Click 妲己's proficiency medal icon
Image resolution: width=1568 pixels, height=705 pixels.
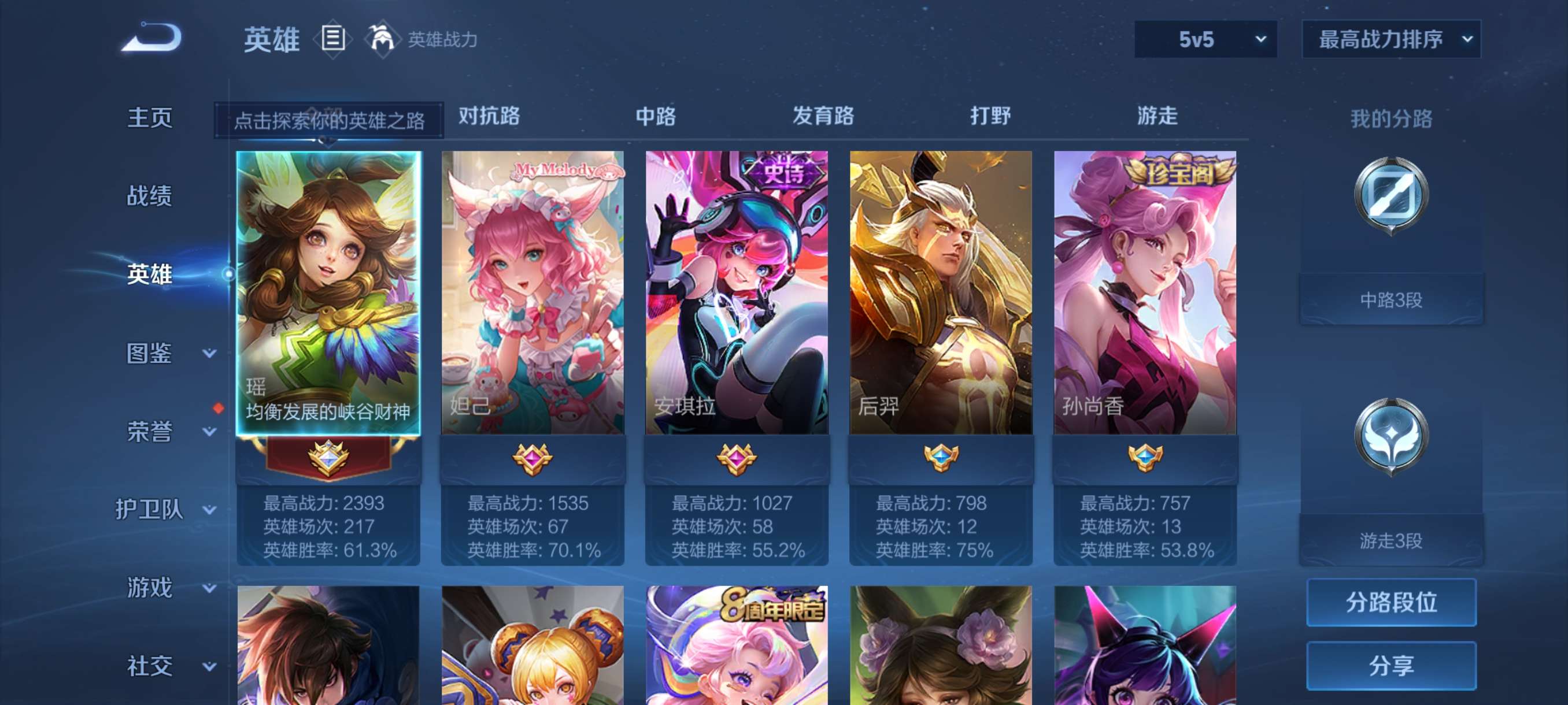532,460
